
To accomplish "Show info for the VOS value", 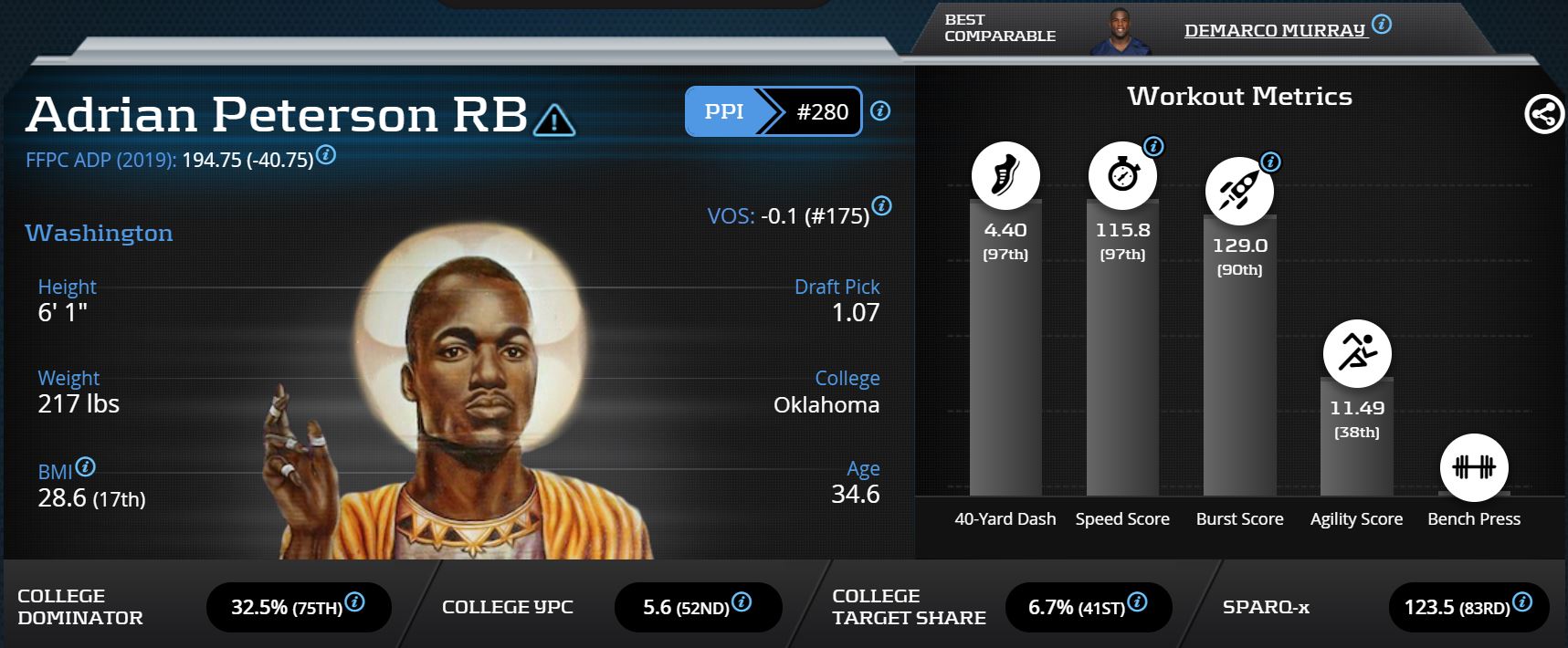I will [881, 205].
